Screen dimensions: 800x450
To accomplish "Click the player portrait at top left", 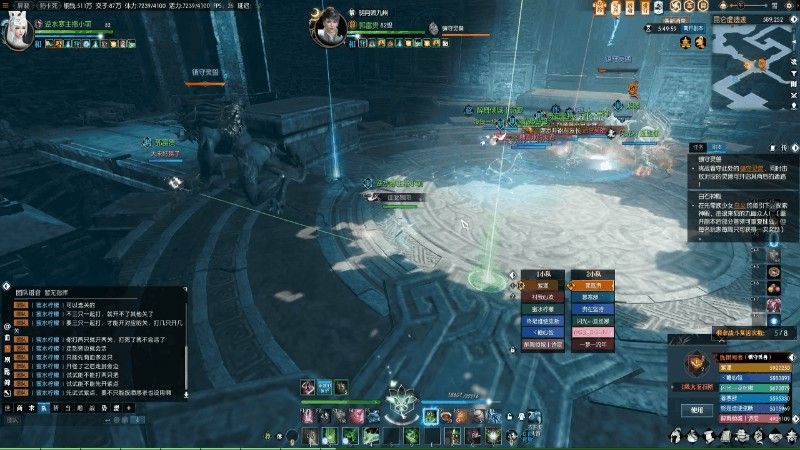I will [19, 32].
